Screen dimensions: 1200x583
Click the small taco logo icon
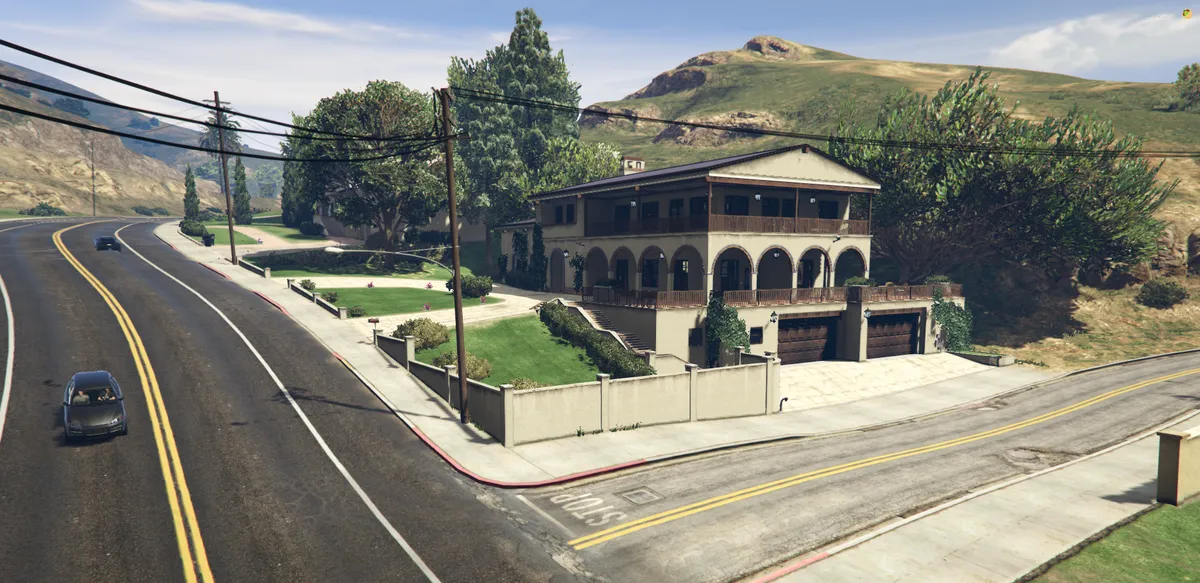[x=1187, y=13]
